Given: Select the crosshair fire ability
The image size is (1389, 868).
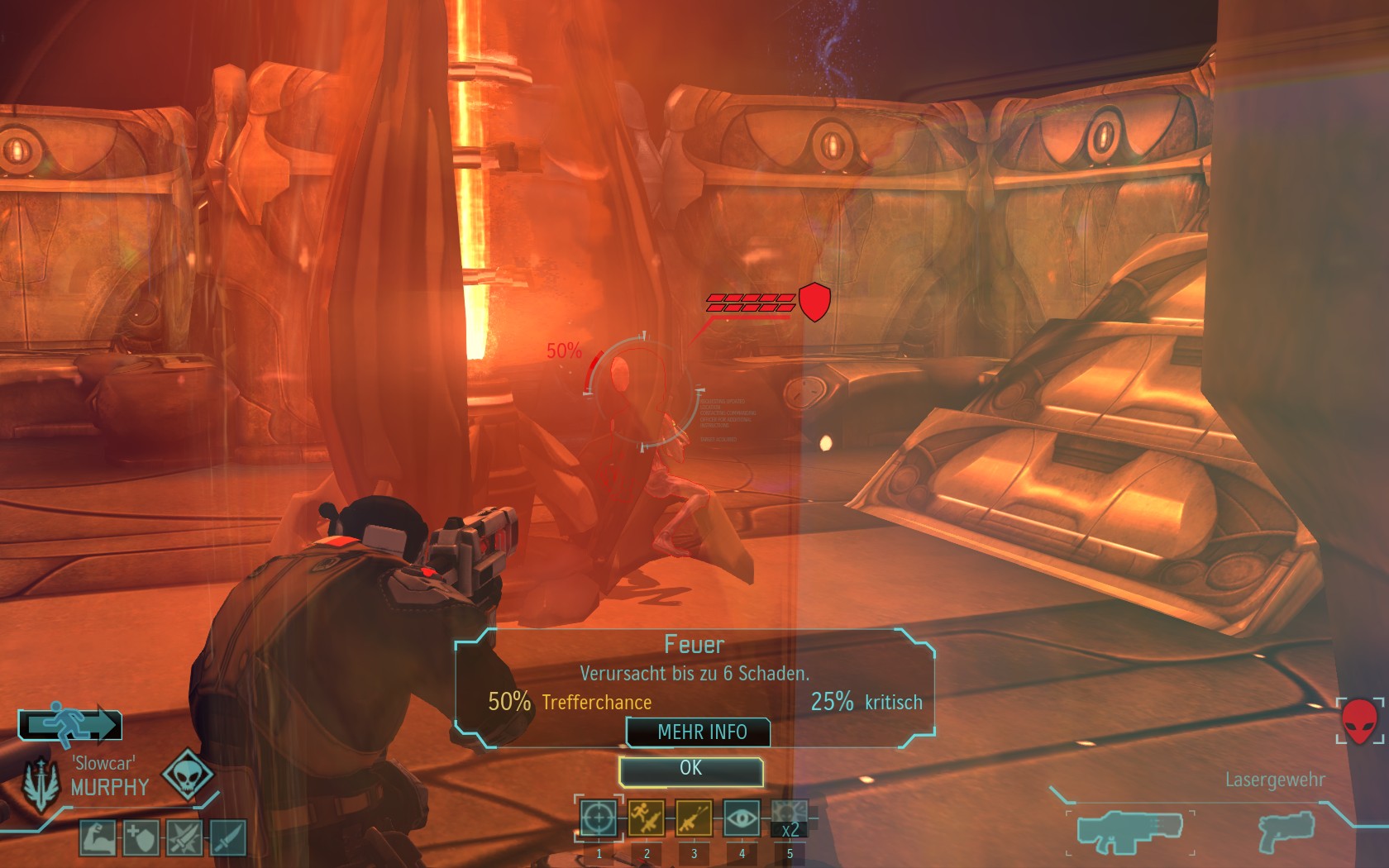Looking at the screenshot, I should 599,818.
